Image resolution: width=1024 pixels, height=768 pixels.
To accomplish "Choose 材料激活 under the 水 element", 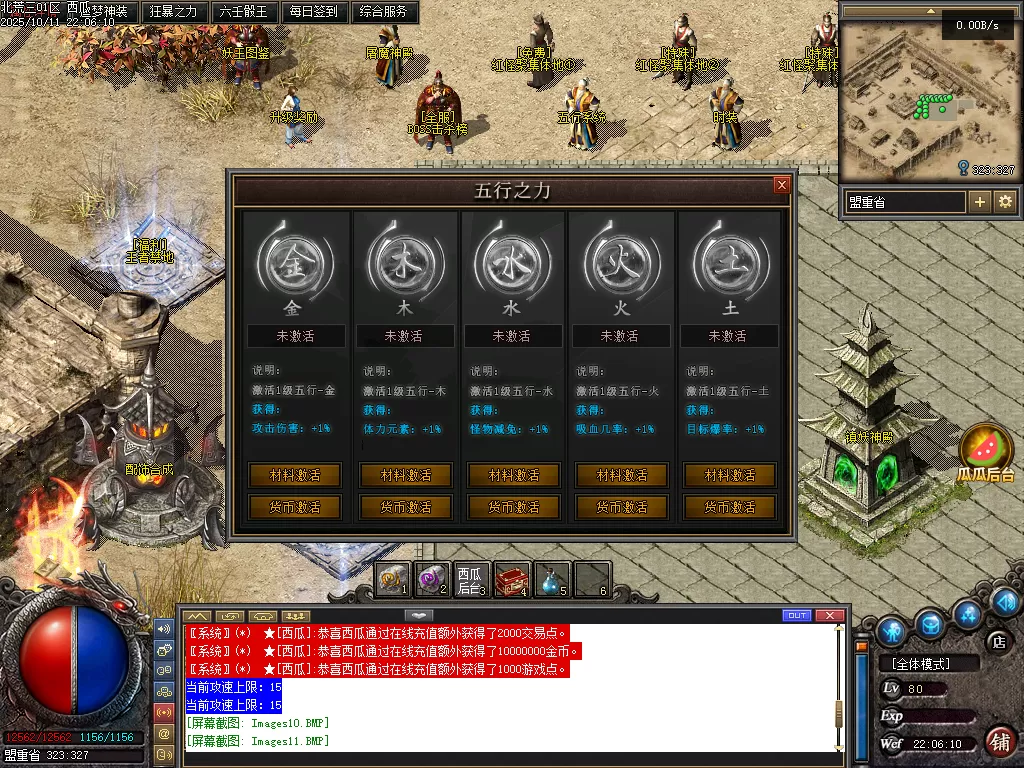I will 514,475.
